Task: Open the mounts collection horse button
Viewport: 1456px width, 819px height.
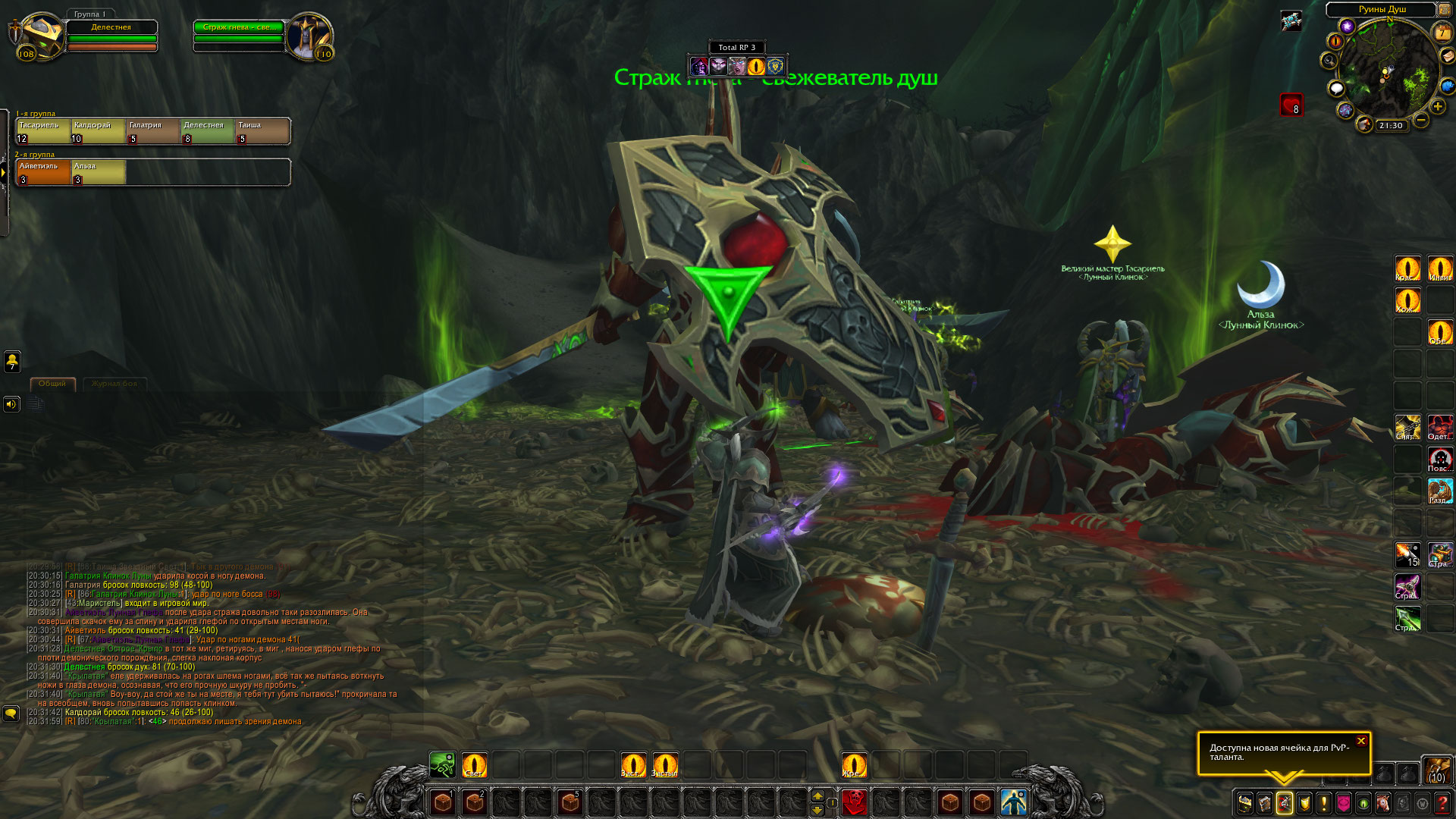Action: 1383,802
